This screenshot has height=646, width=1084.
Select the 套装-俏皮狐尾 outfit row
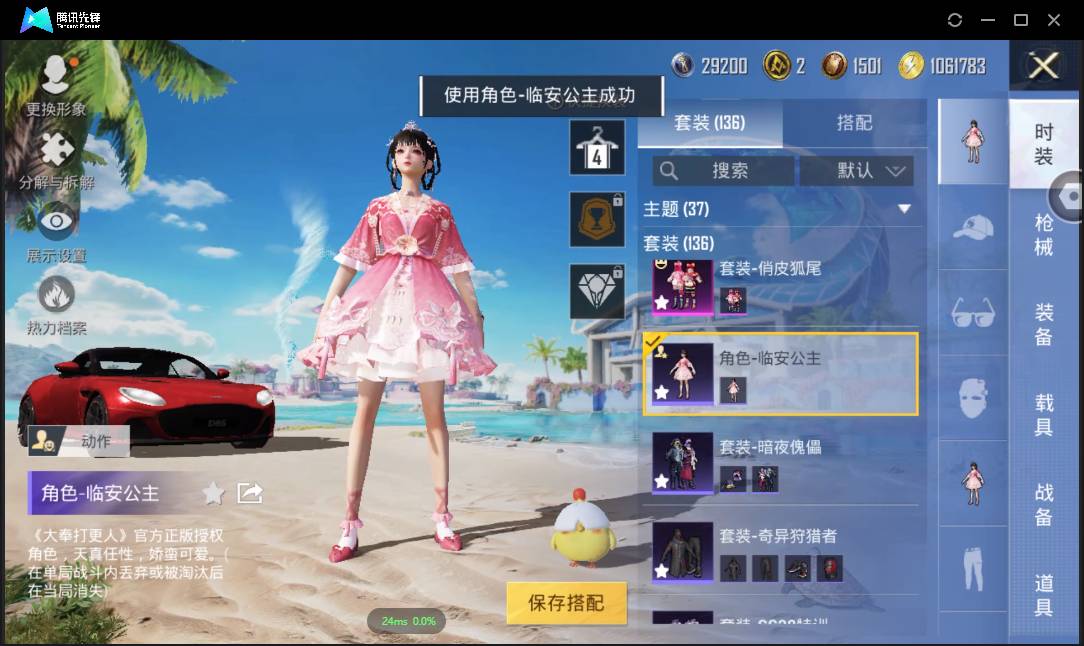(x=780, y=285)
